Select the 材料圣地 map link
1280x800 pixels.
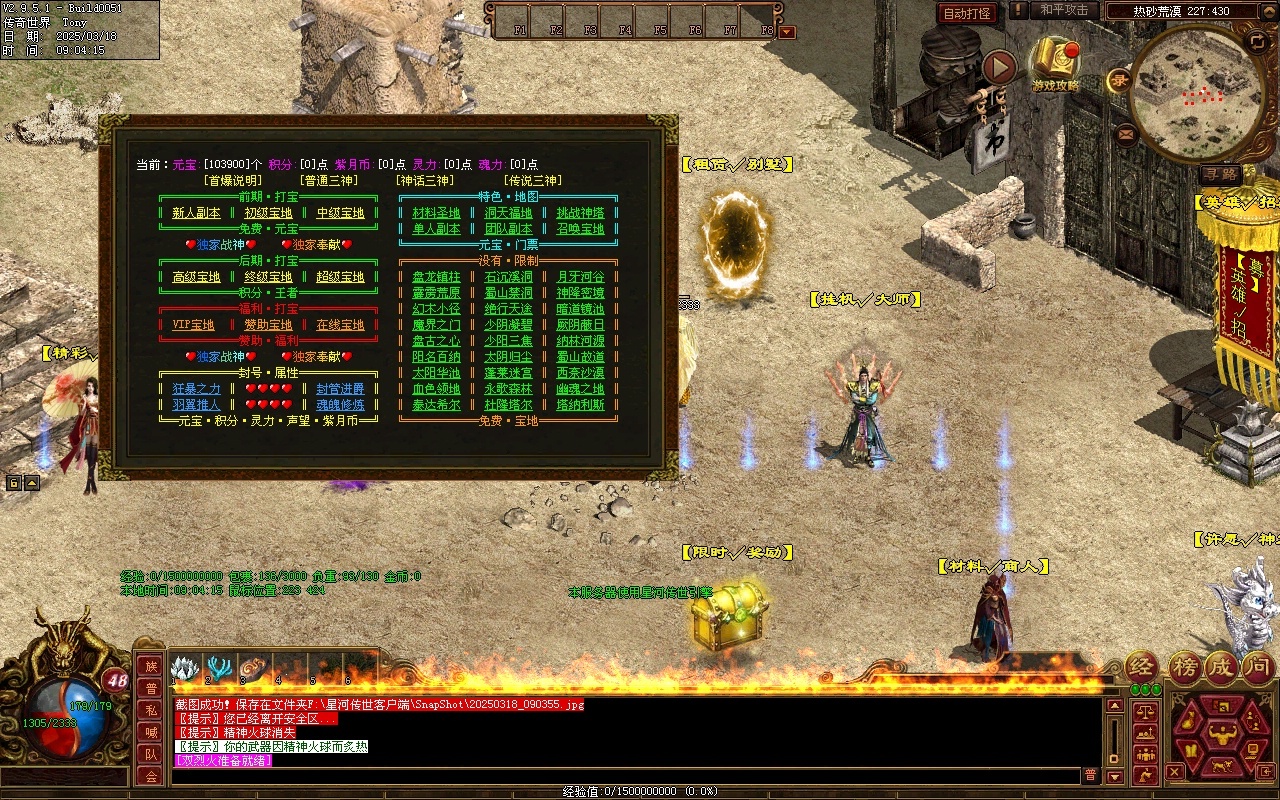(x=436, y=213)
